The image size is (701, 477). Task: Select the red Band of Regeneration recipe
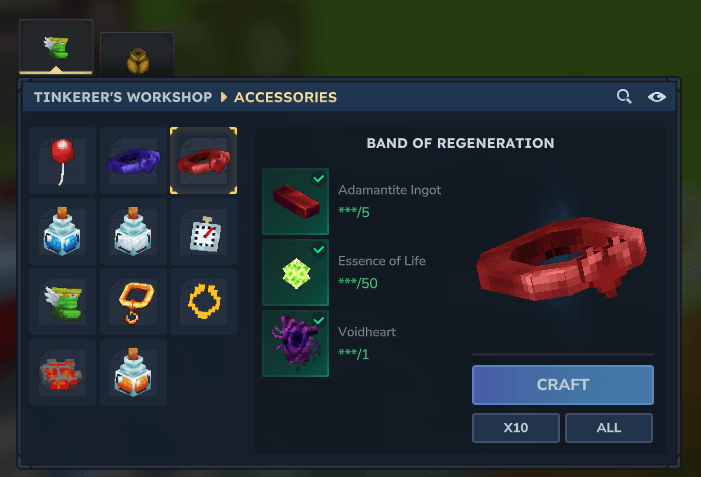coord(203,160)
